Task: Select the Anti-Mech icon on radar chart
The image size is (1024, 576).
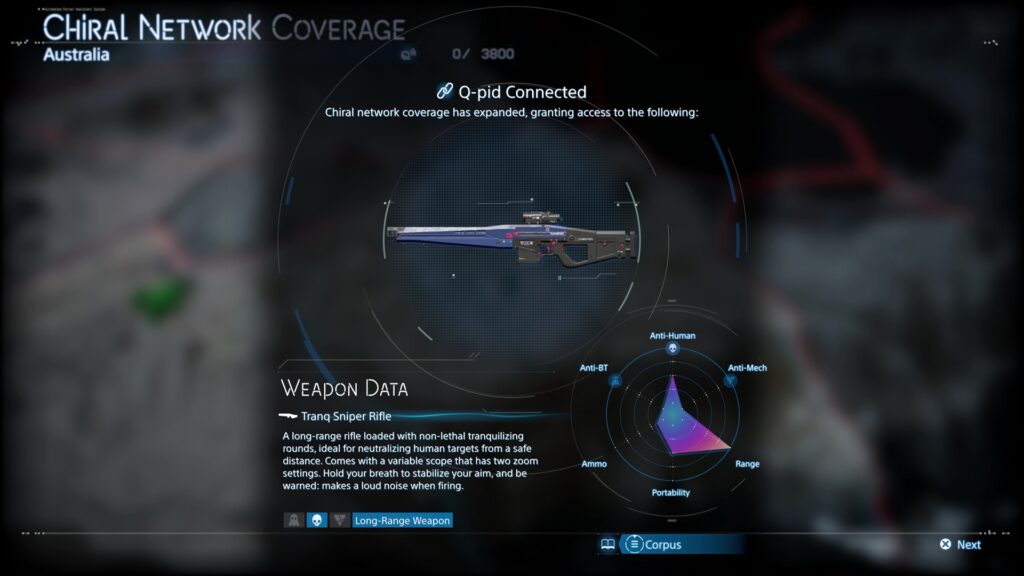Action: point(730,381)
